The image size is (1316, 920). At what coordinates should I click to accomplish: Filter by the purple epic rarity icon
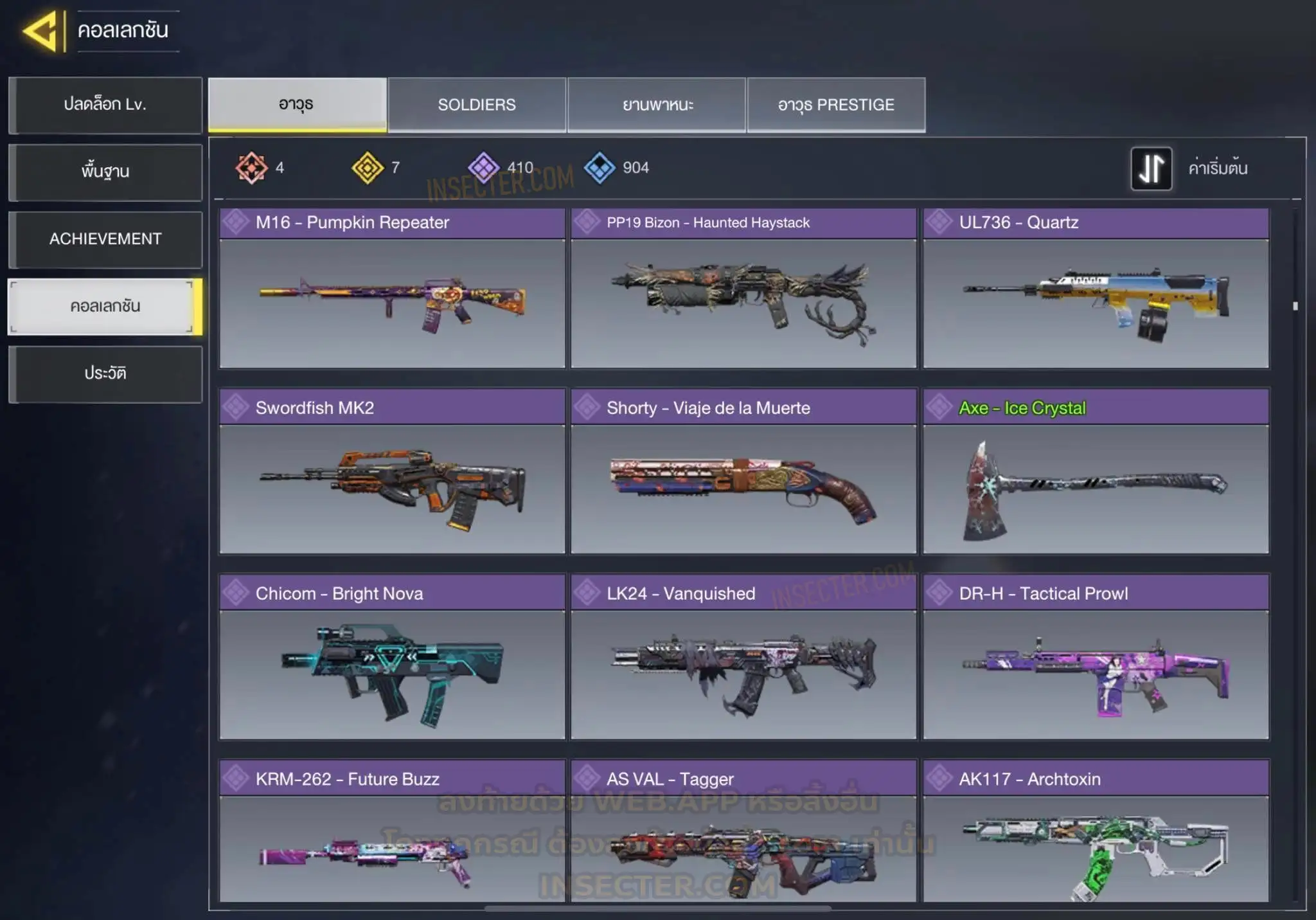coord(484,168)
